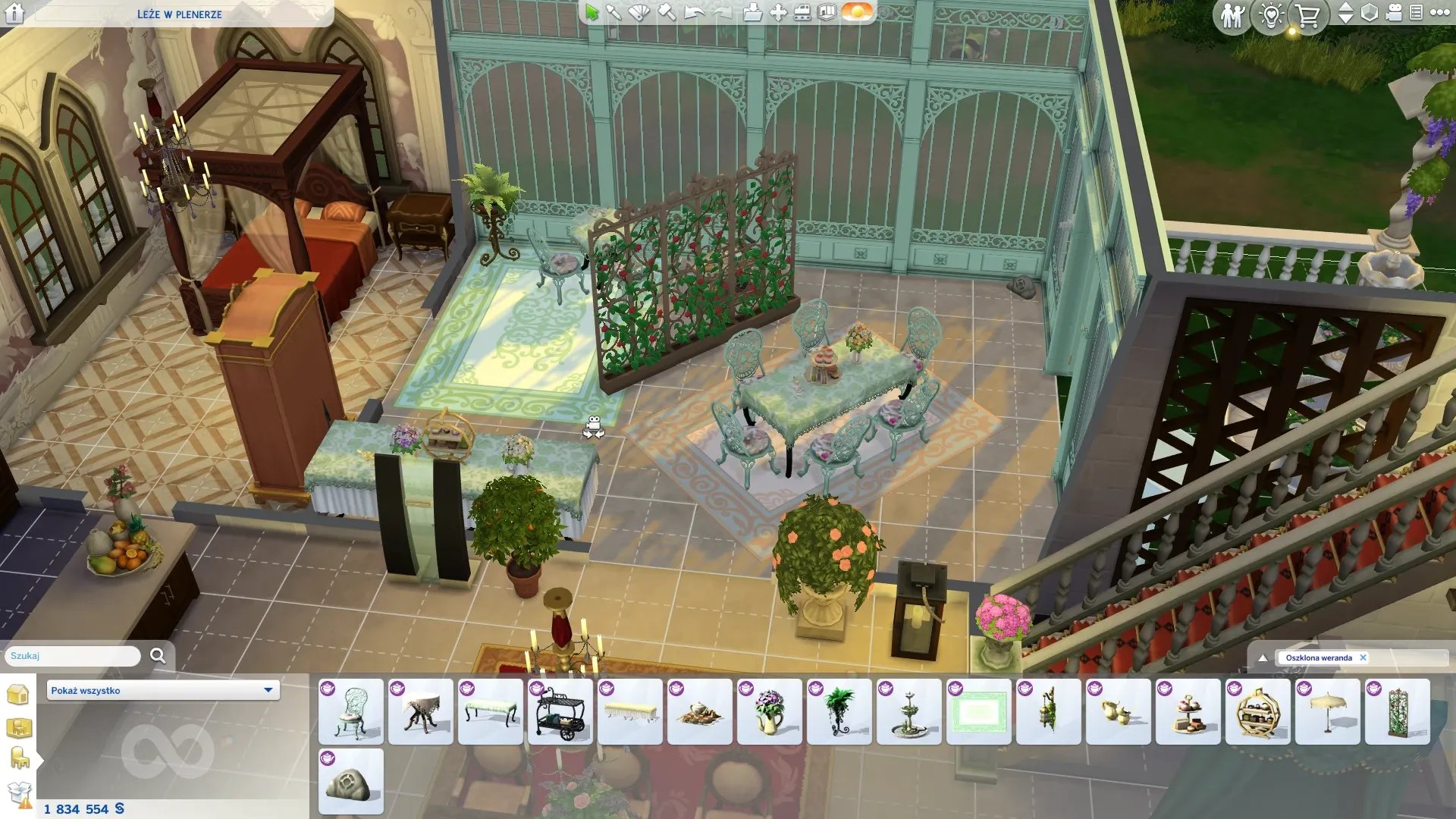The height and width of the screenshot is (819, 1456).
Task: Toggle the time of day sun button
Action: 857,12
